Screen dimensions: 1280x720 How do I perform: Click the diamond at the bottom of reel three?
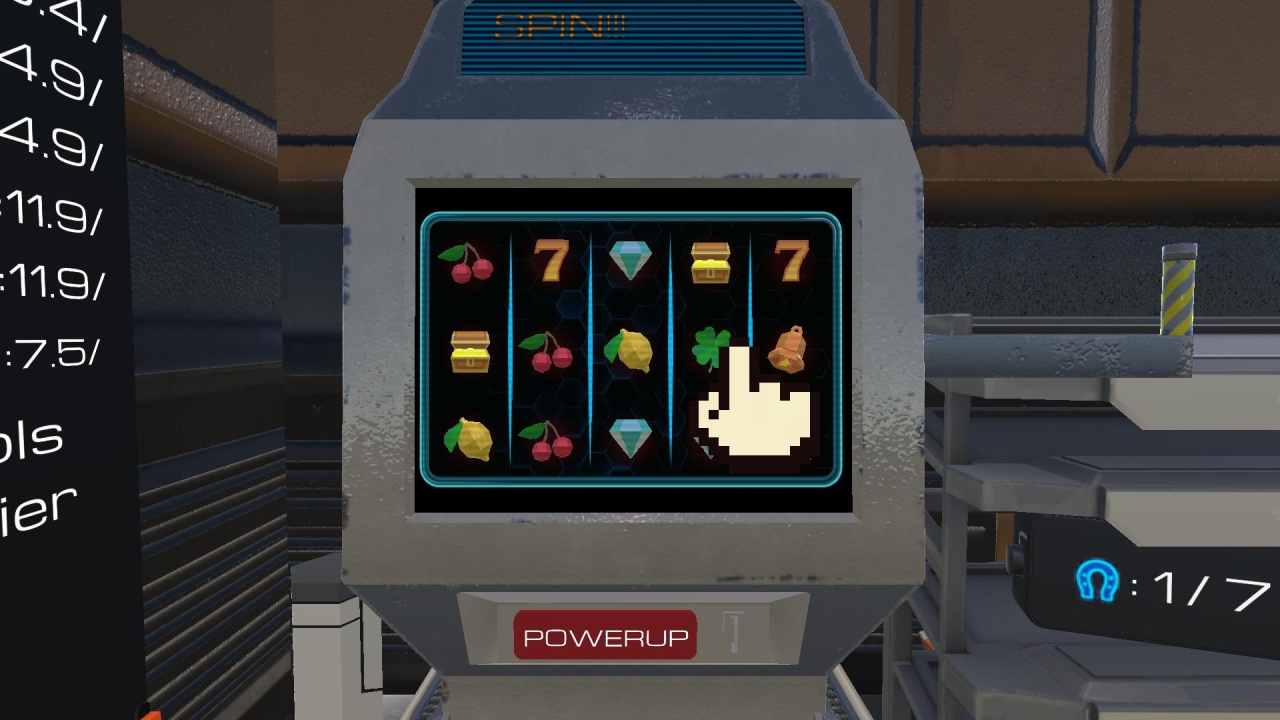click(629, 435)
